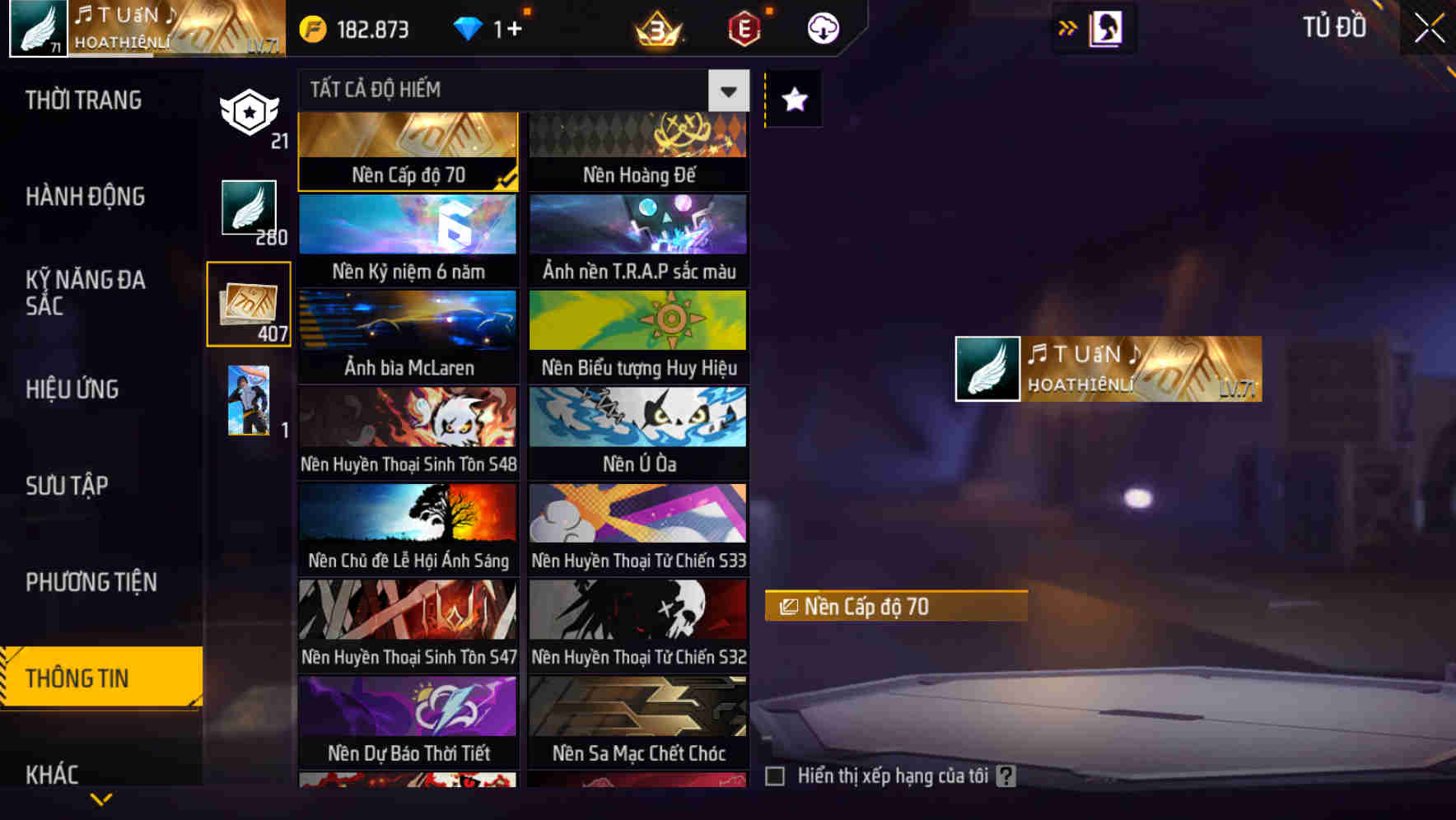Click the cloud download icon
The image size is (1456, 820).
point(823,28)
